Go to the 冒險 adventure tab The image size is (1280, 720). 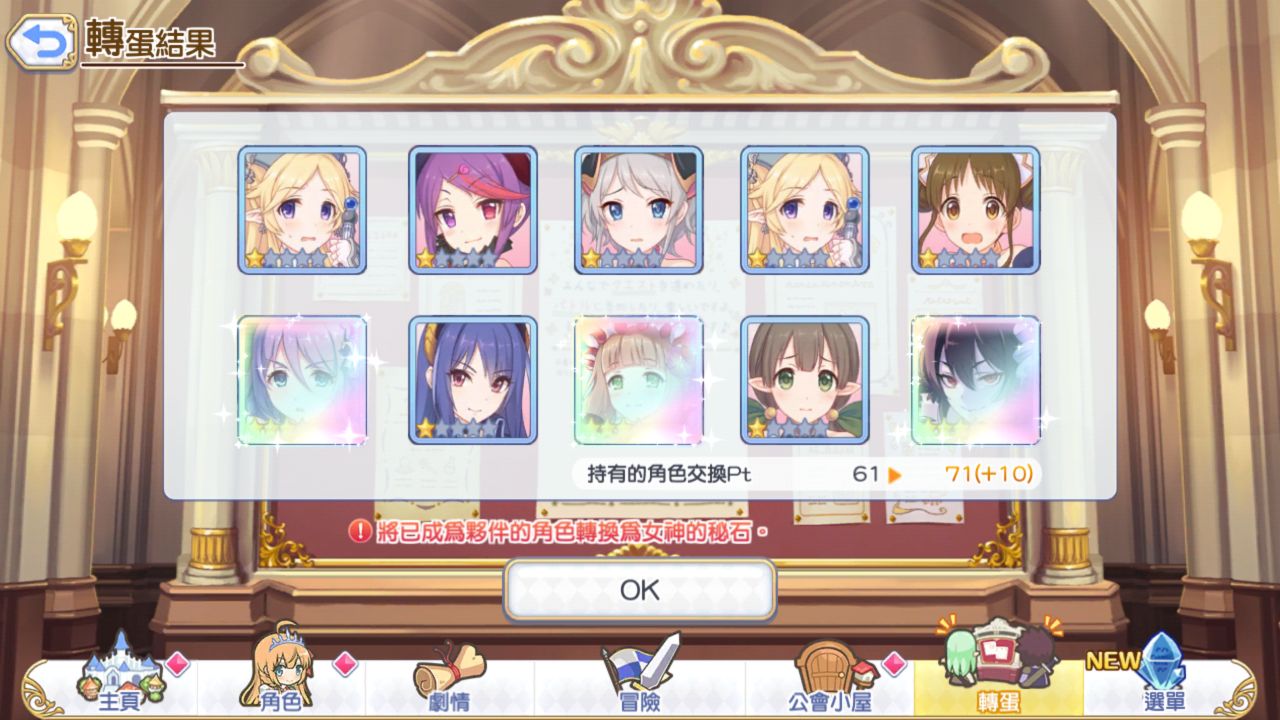click(x=640, y=680)
